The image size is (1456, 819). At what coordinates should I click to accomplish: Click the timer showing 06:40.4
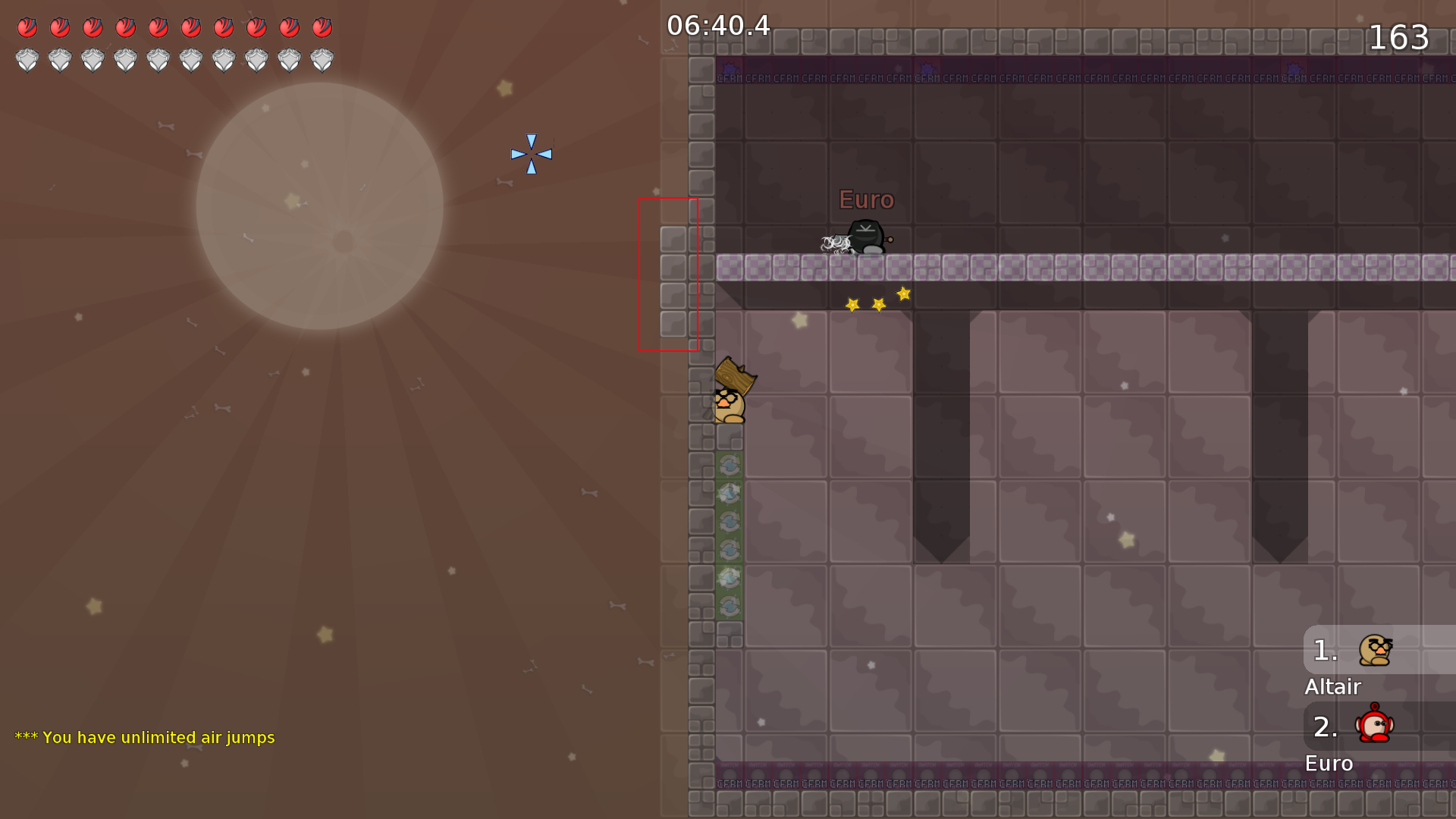click(716, 25)
